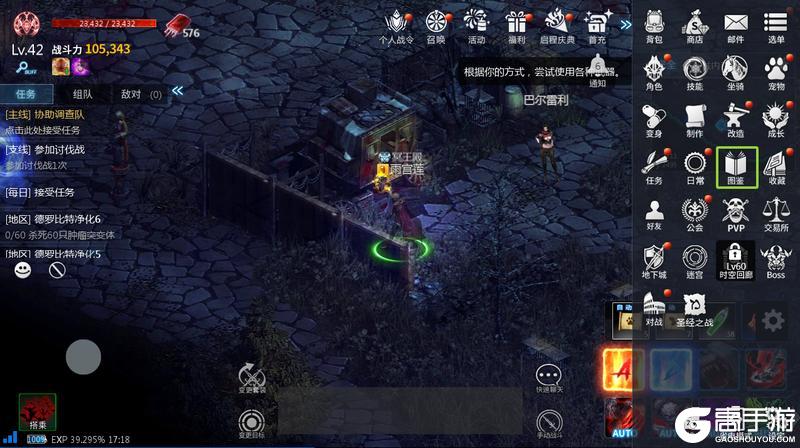Collapse the quest panel with double arrows
This screenshot has width=800, height=448.
(177, 91)
